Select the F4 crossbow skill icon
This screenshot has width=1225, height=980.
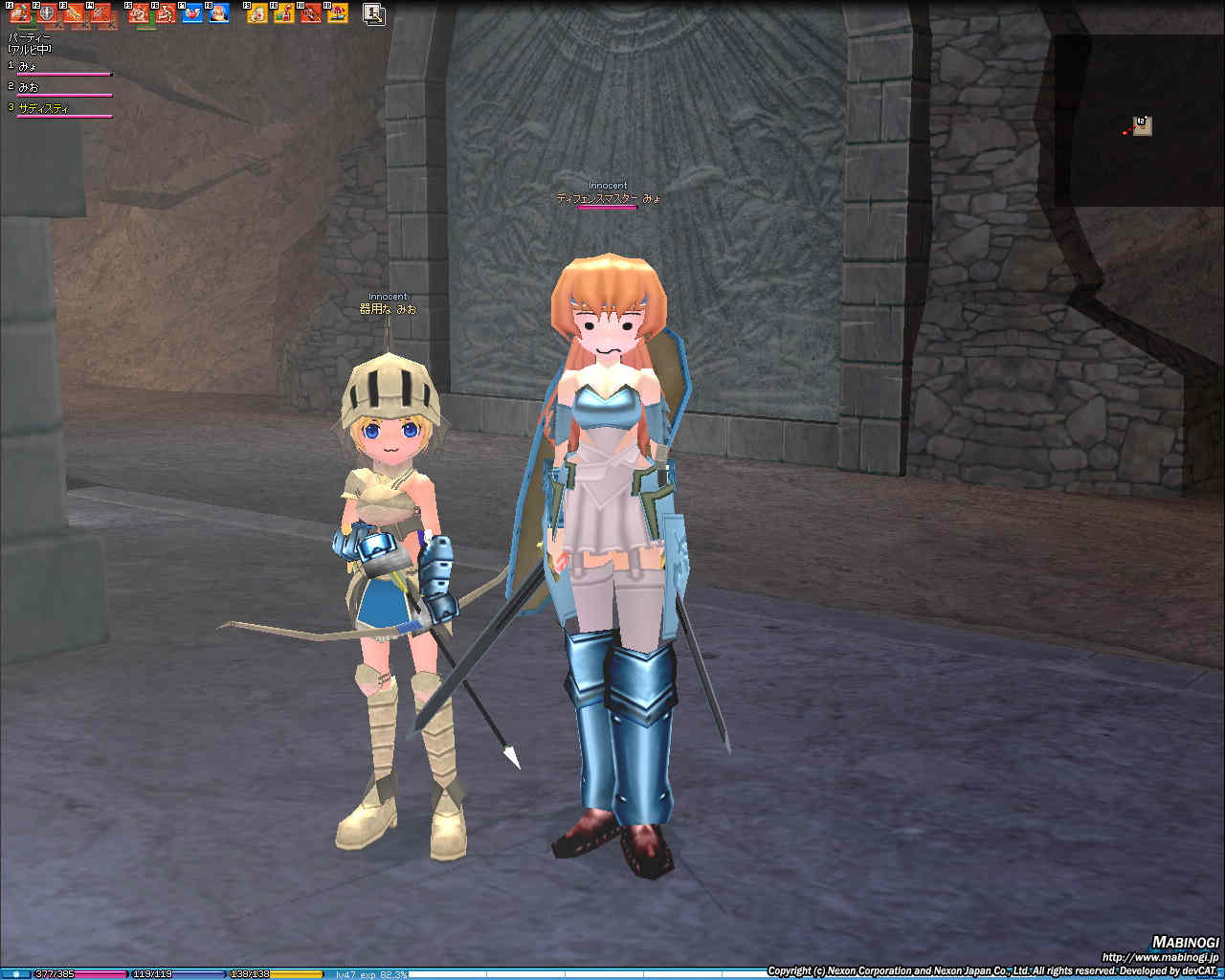(x=100, y=12)
